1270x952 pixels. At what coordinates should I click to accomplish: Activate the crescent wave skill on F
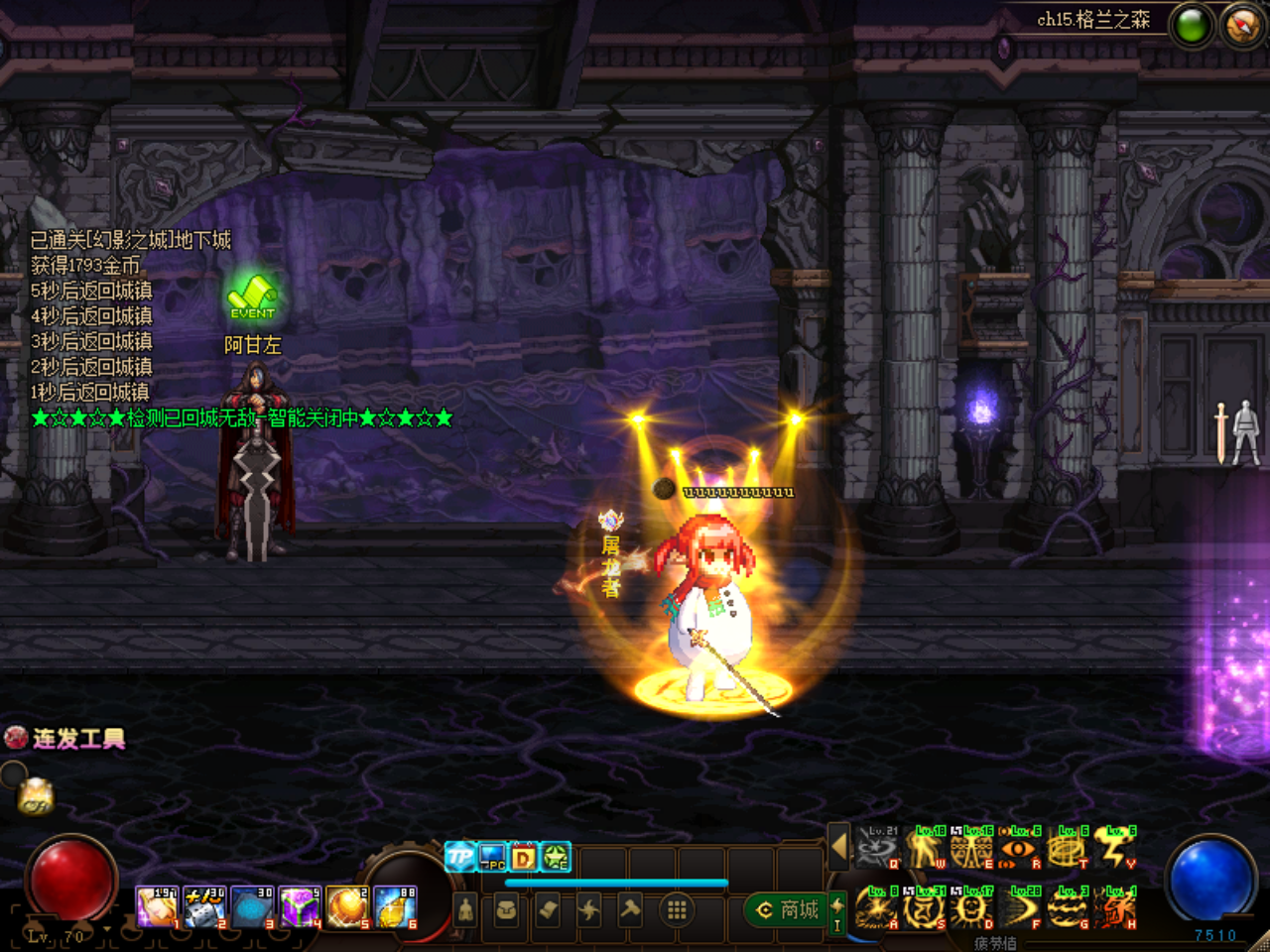1020,907
